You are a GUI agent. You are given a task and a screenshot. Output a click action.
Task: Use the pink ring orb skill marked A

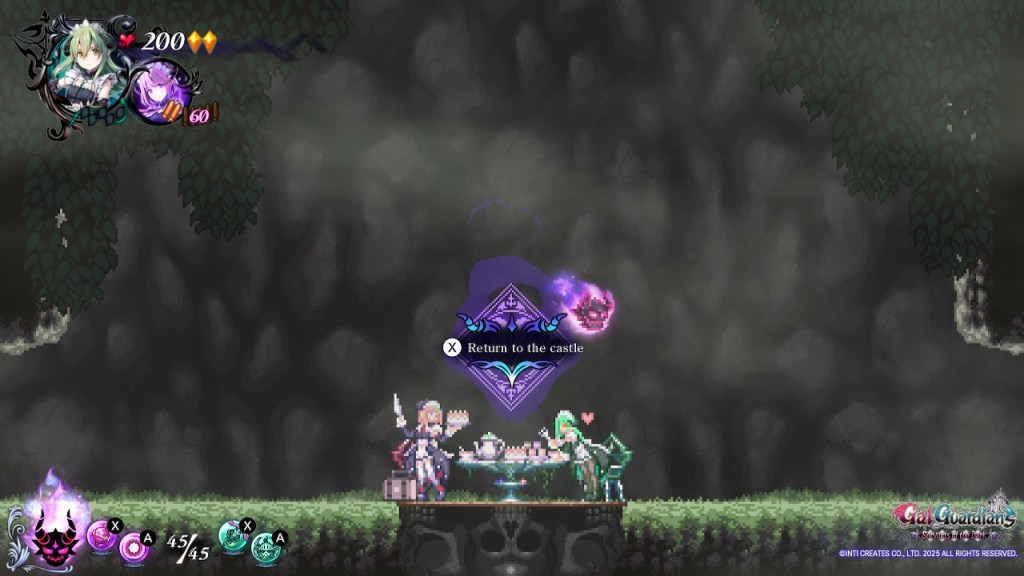coord(132,547)
